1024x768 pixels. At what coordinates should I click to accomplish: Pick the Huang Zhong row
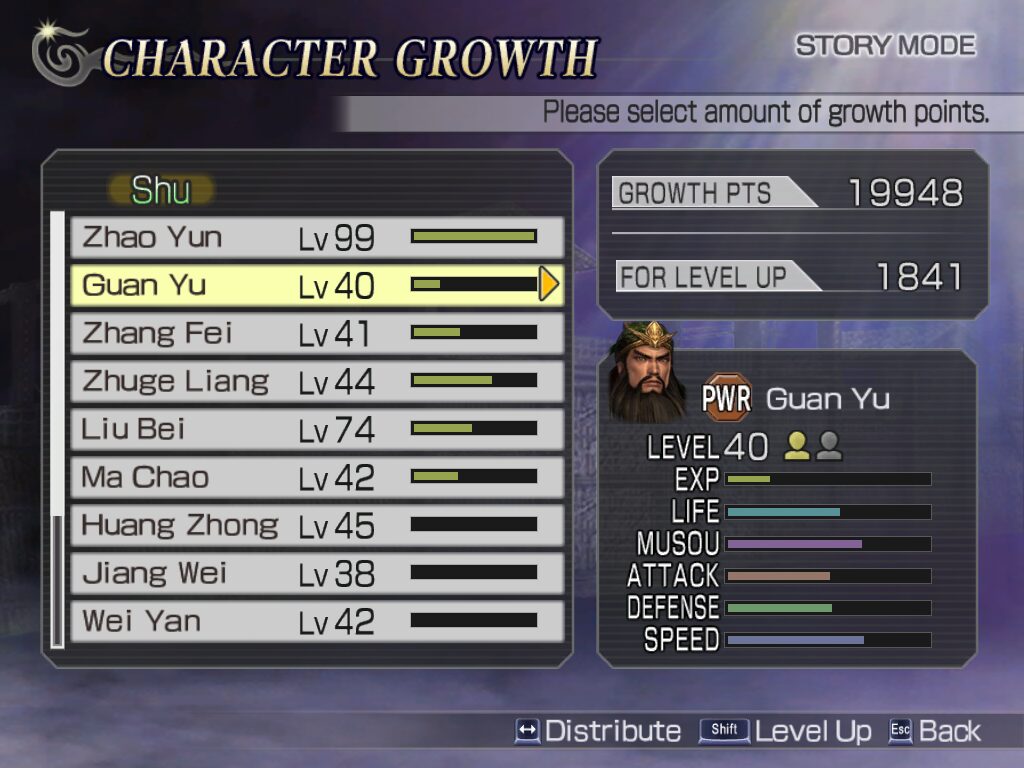316,525
